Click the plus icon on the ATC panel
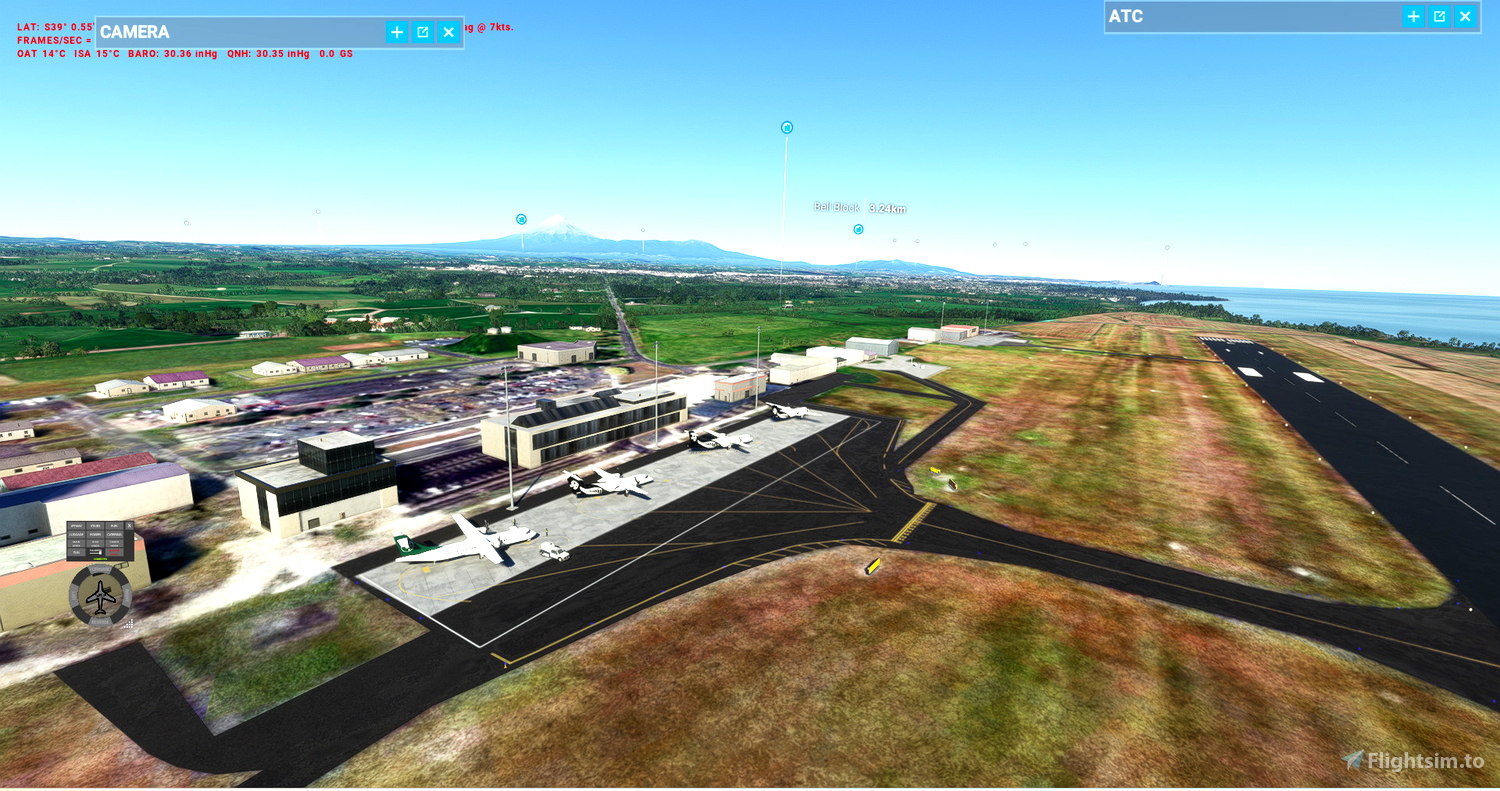This screenshot has height=791, width=1500. point(1413,16)
